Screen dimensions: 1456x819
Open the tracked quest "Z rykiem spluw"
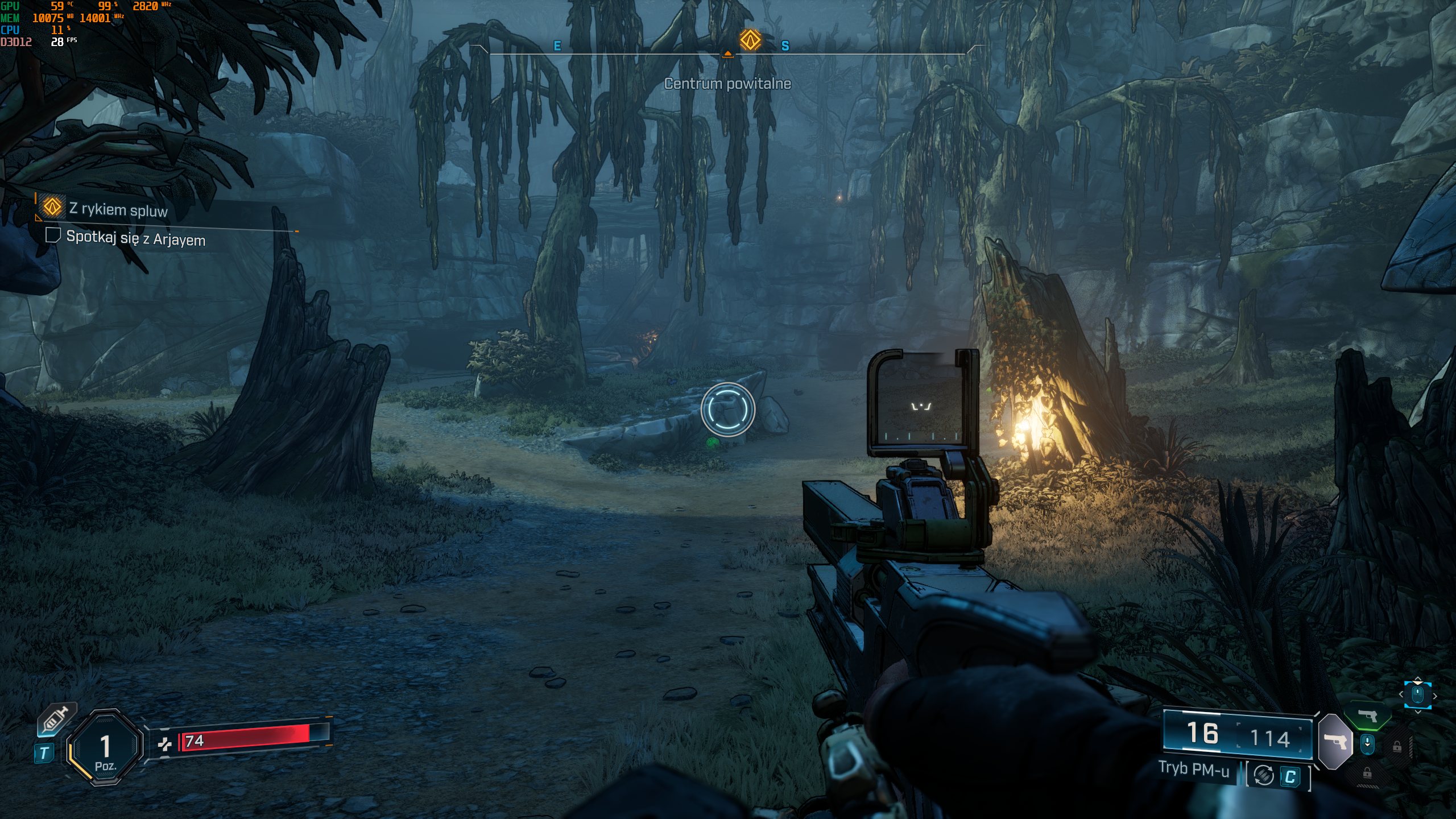click(118, 209)
